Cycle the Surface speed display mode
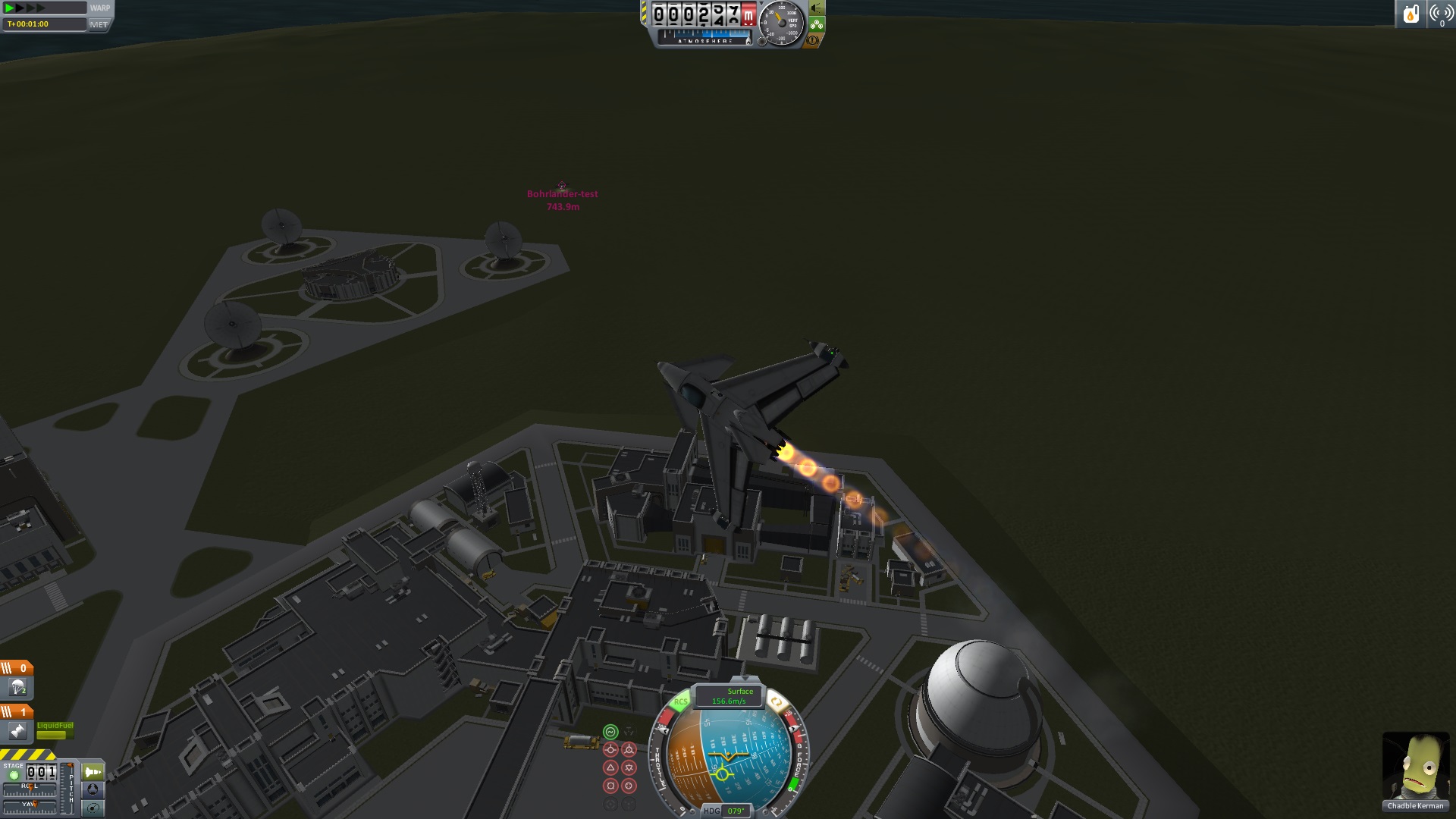 click(x=730, y=696)
